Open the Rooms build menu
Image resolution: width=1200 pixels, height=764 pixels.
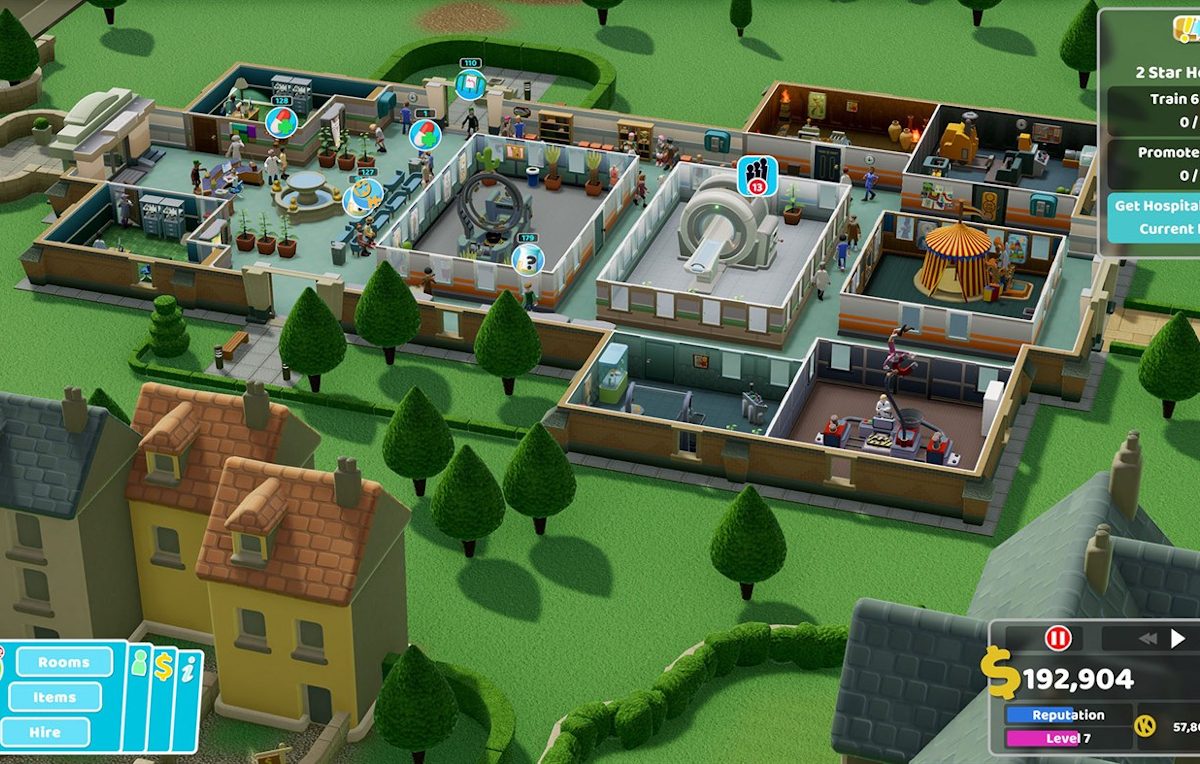click(63, 662)
